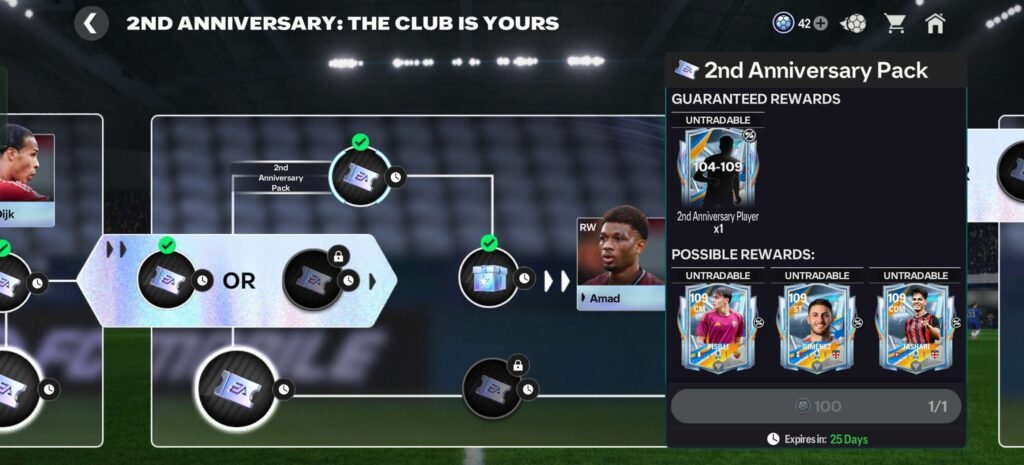Return to the home screen
1024x465 pixels.
pos(935,23)
